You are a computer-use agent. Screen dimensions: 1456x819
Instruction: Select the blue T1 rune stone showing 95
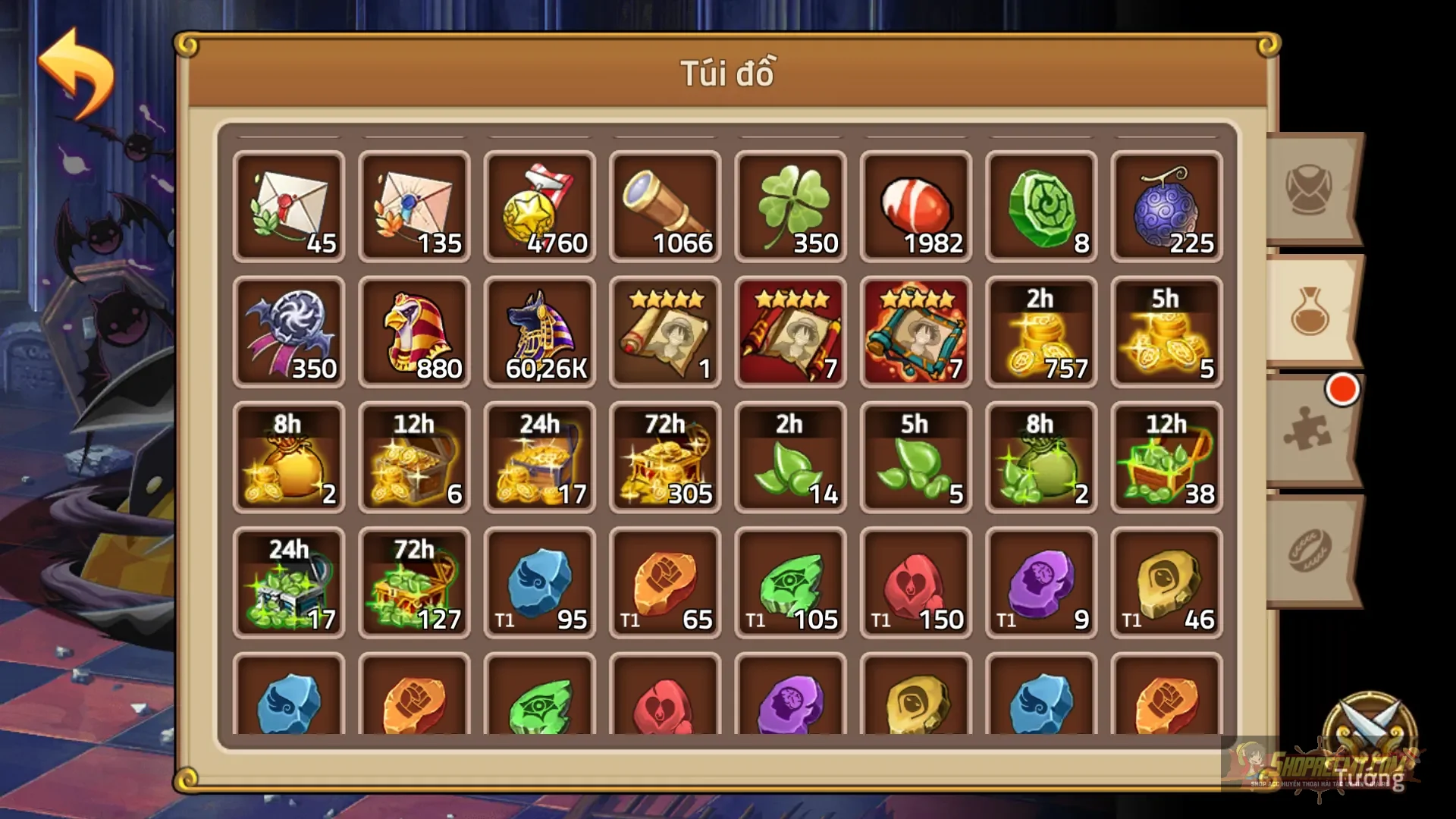point(540,582)
